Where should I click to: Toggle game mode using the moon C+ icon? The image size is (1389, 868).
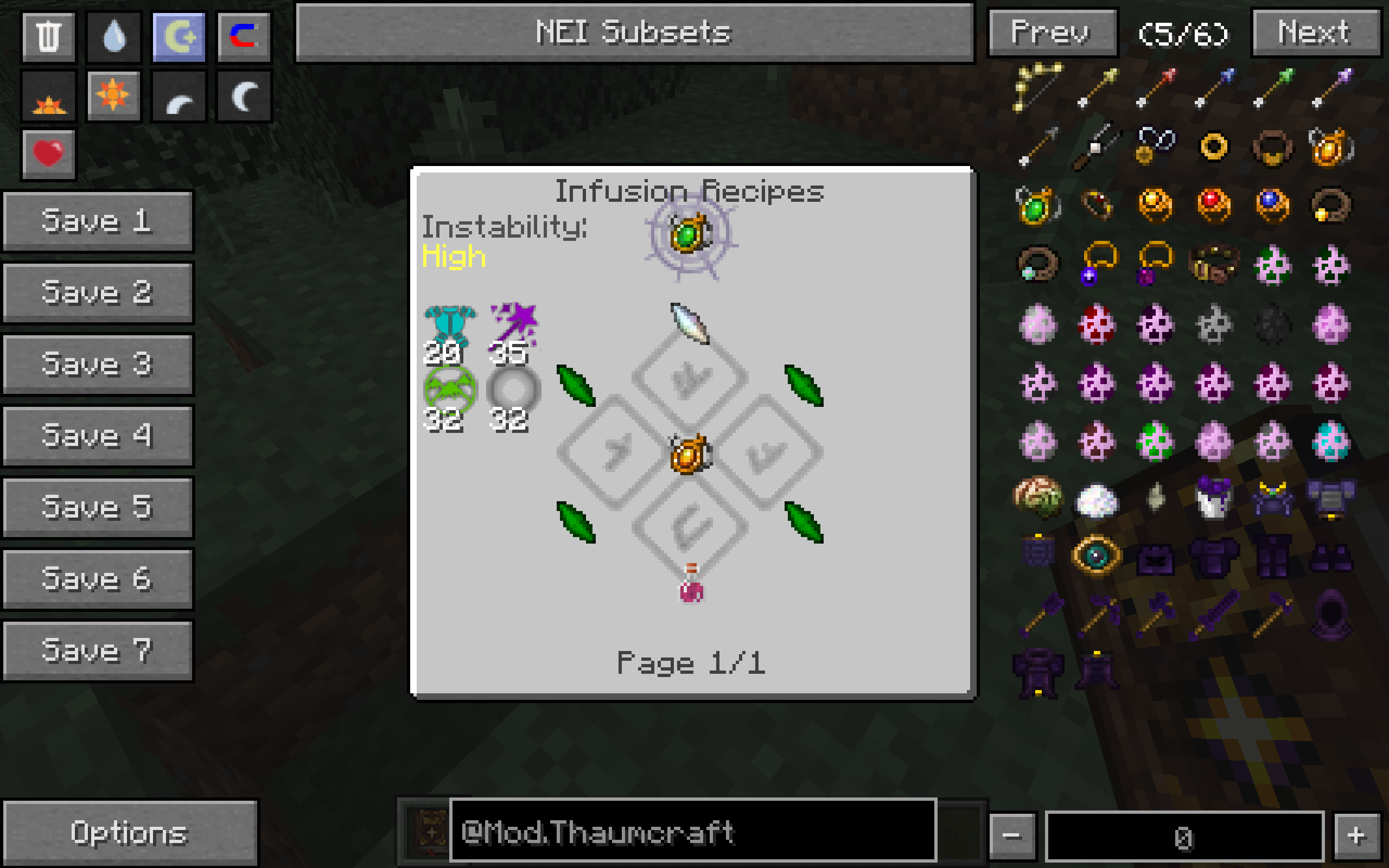tap(179, 37)
